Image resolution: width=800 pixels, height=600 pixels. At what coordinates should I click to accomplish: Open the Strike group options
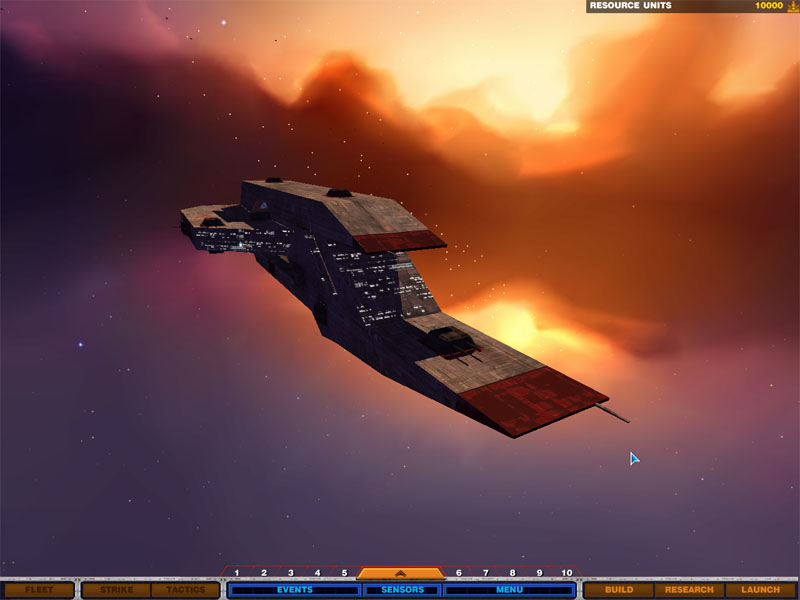click(116, 590)
